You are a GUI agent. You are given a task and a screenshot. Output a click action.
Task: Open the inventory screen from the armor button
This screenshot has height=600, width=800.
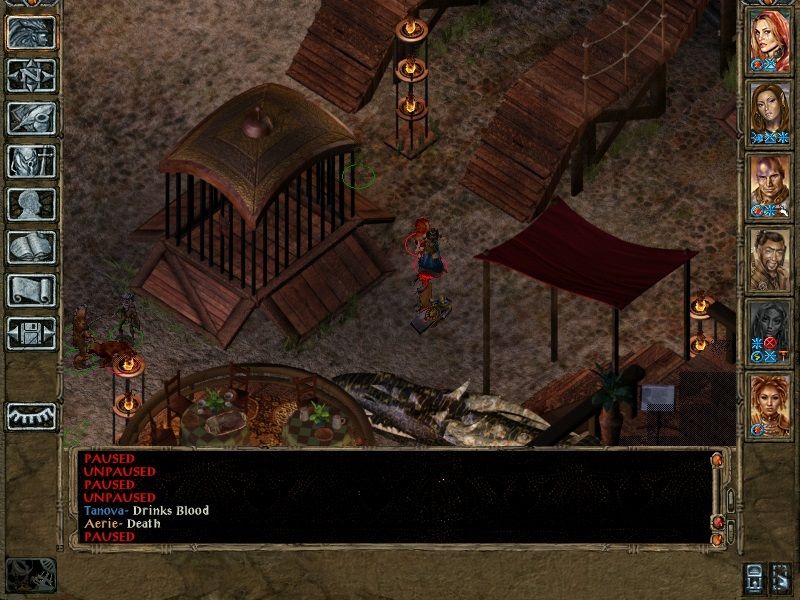[31, 161]
